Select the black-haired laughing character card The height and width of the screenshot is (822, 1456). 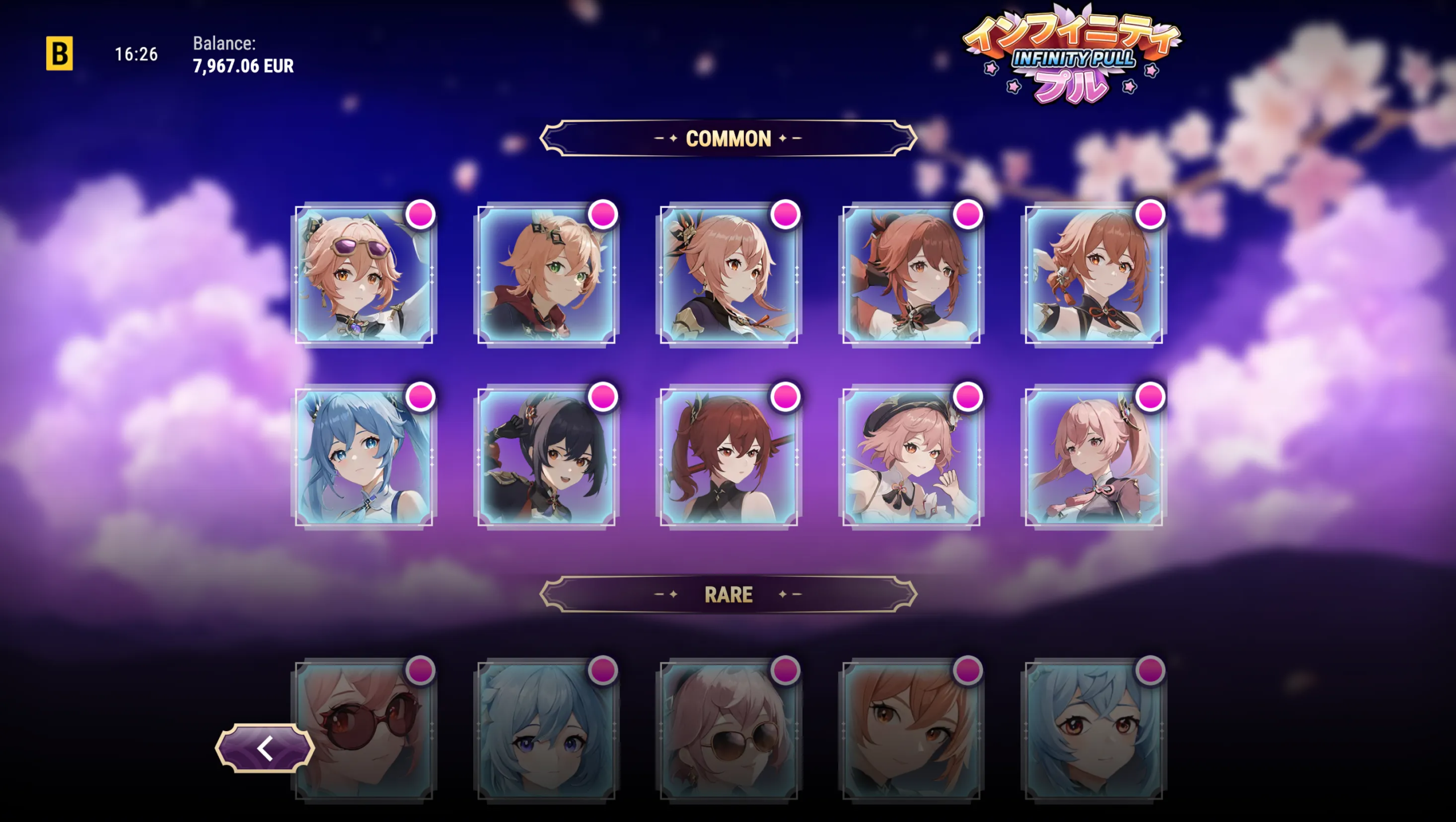pyautogui.click(x=546, y=457)
